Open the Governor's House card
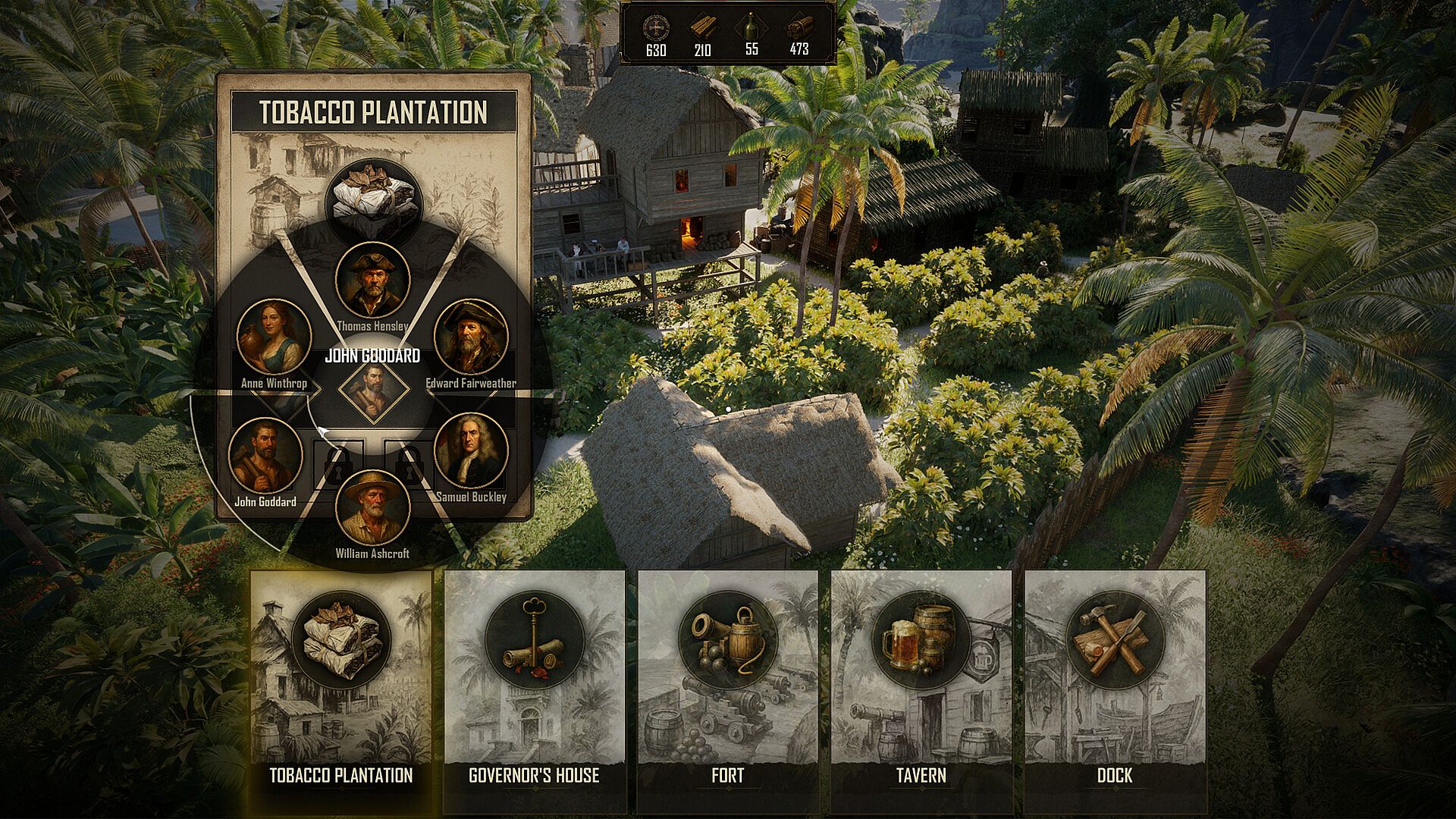 pyautogui.click(x=535, y=690)
